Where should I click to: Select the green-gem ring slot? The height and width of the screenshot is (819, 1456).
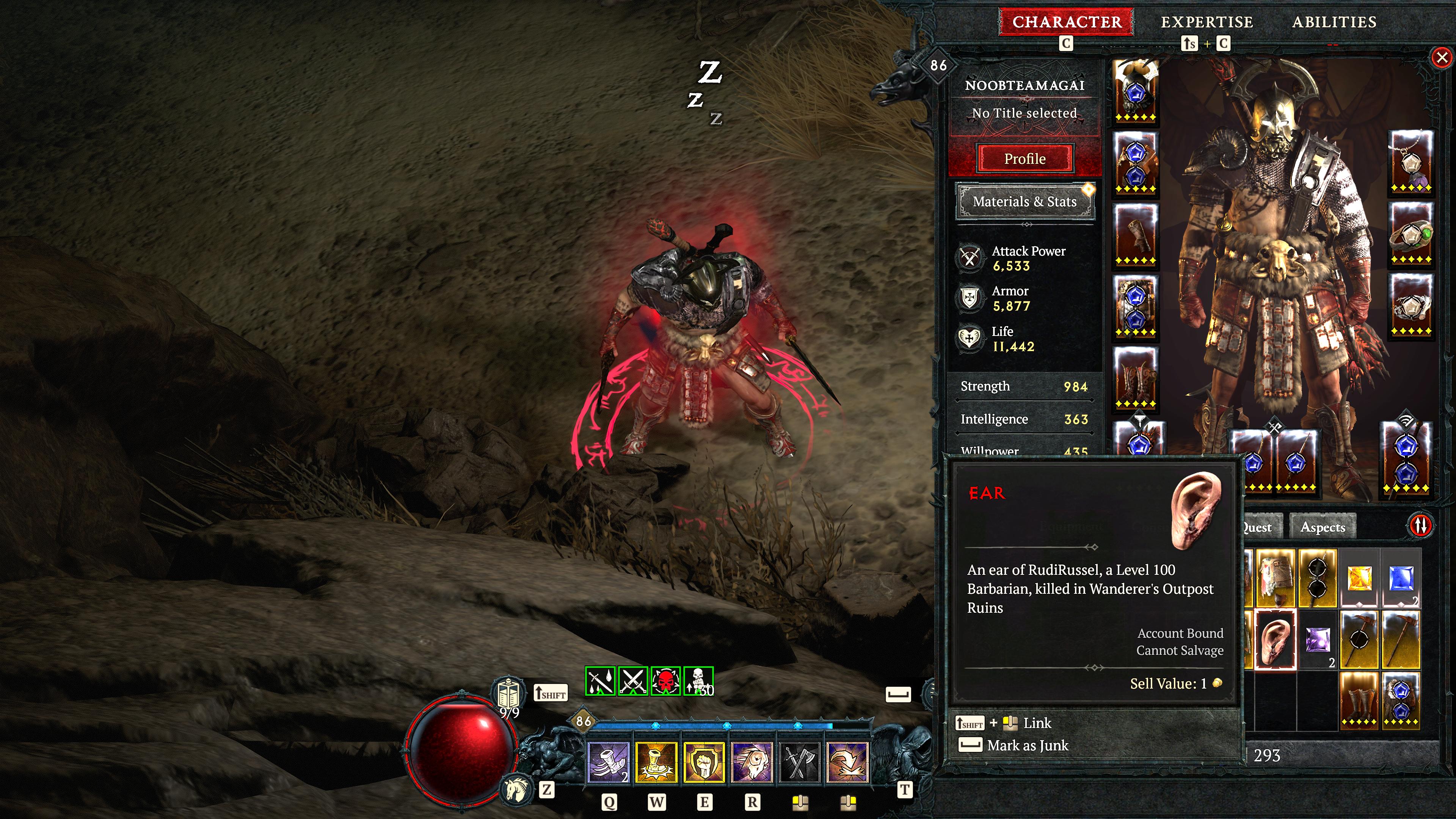point(1411,235)
